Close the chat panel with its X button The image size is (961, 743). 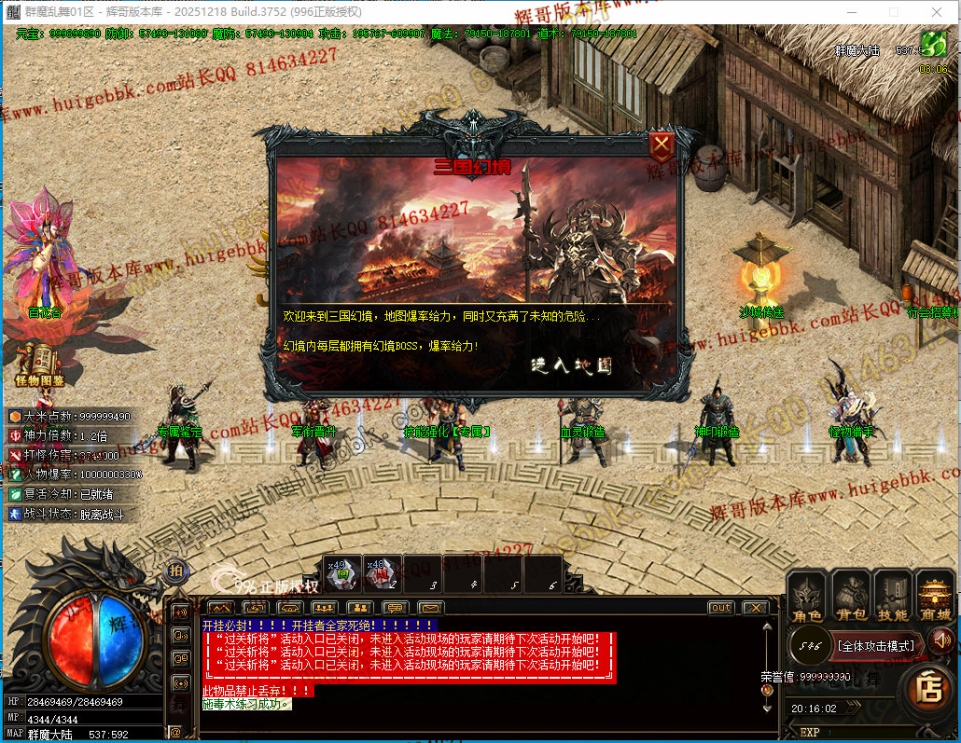click(755, 608)
